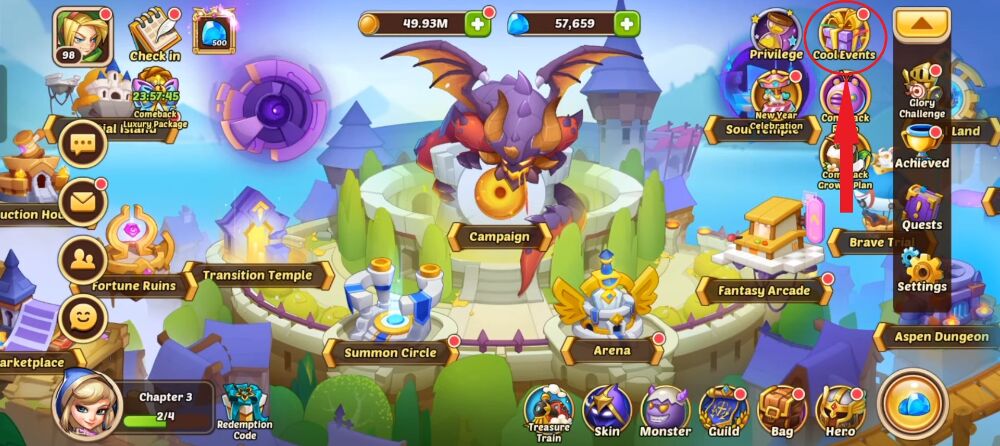This screenshot has height=446, width=1000.
Task: Open the daily Check in notepad
Action: 154,34
